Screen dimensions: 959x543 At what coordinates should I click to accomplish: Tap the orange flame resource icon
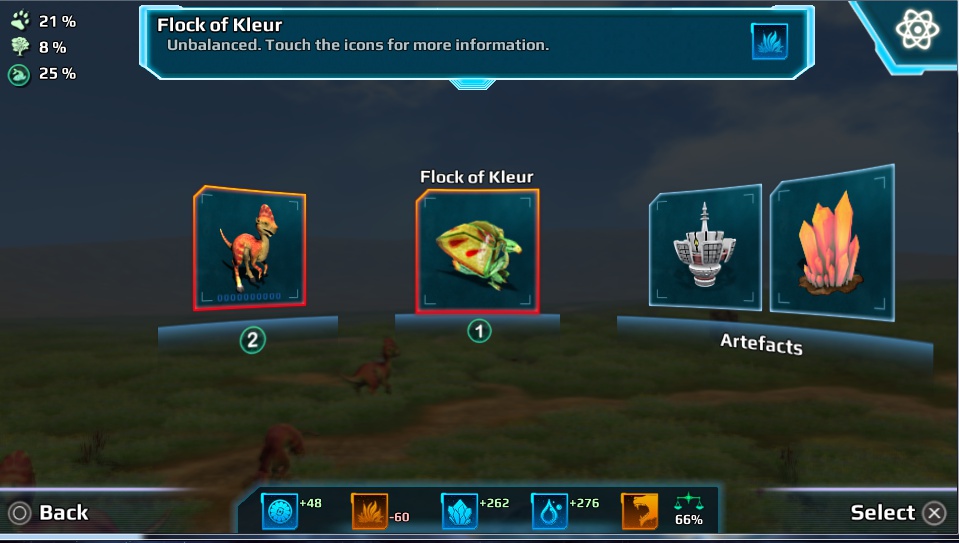click(369, 512)
